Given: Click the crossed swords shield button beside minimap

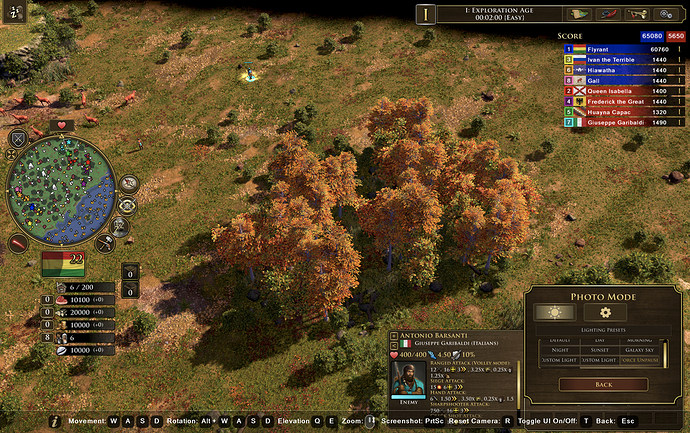Looking at the screenshot, I should click(x=18, y=138).
